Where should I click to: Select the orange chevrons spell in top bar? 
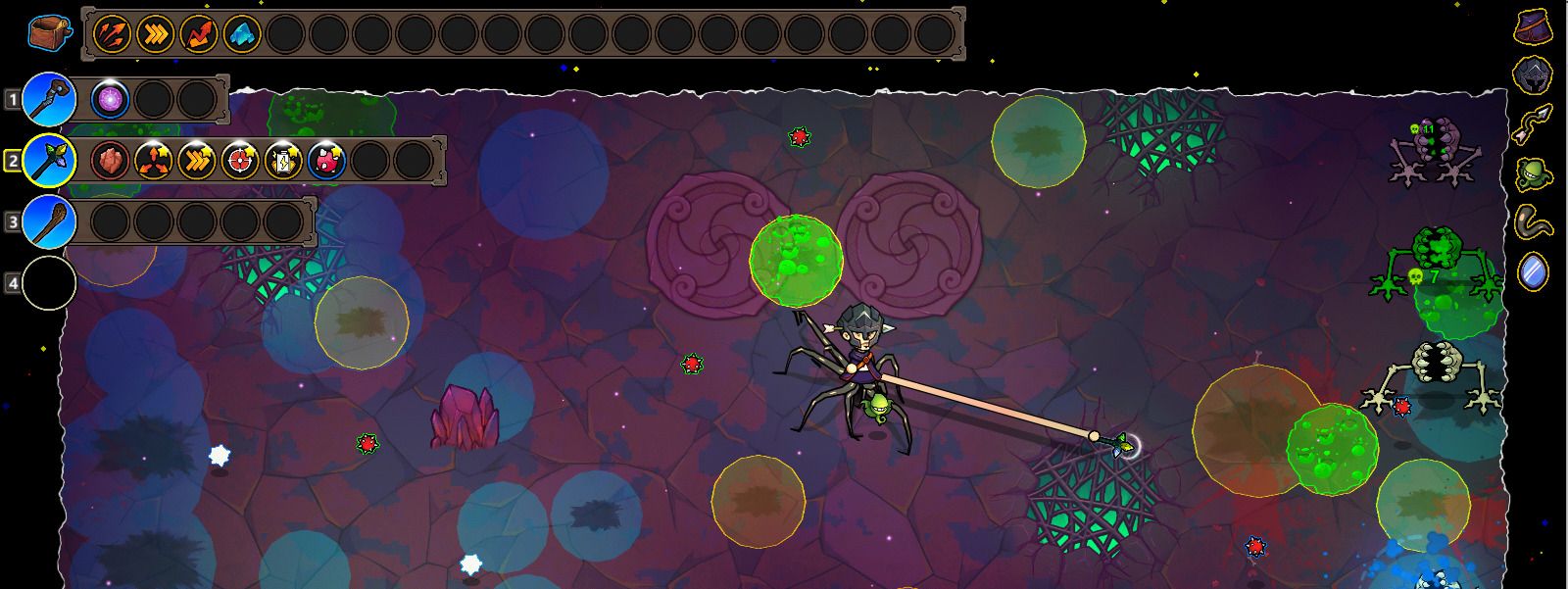tap(155, 35)
